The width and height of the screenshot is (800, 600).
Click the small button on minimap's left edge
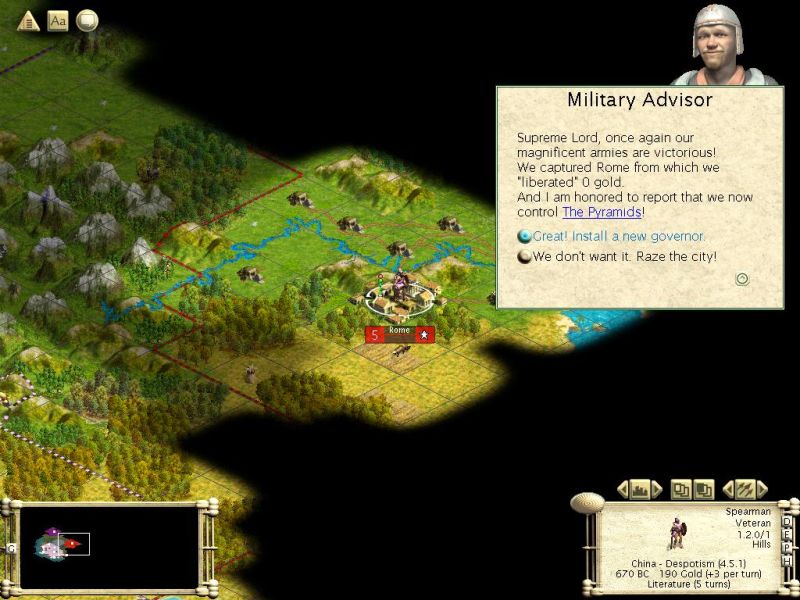(x=11, y=547)
